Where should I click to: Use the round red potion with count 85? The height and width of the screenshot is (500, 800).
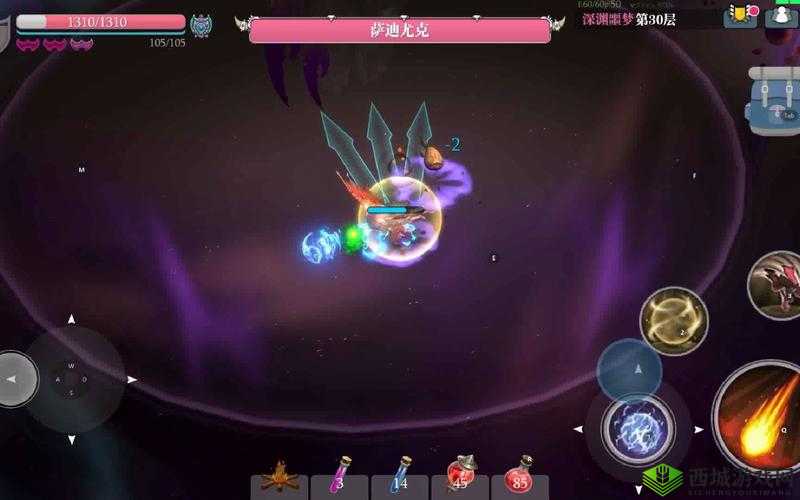519,476
